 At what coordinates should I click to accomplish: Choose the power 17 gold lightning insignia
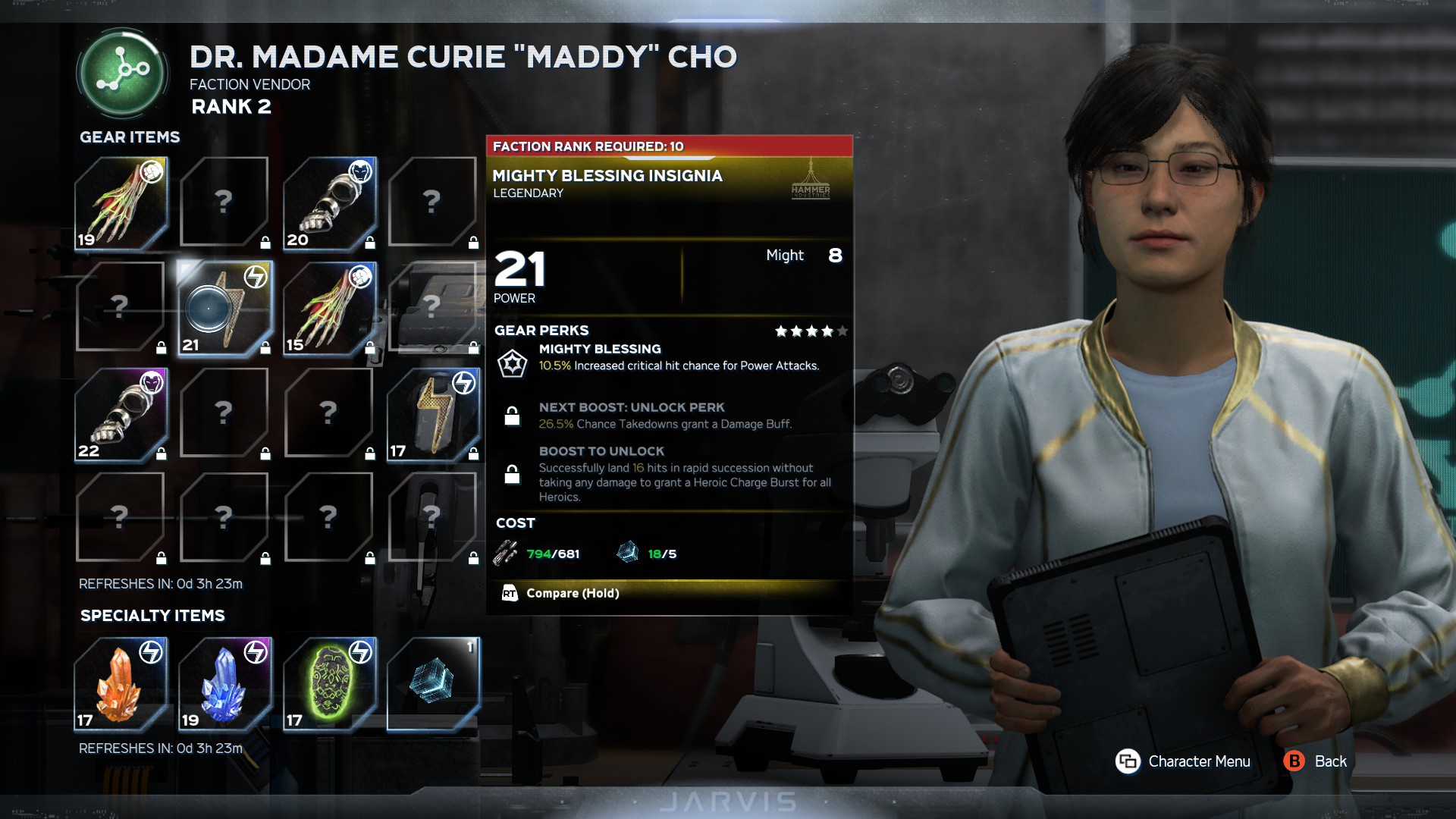(x=433, y=414)
